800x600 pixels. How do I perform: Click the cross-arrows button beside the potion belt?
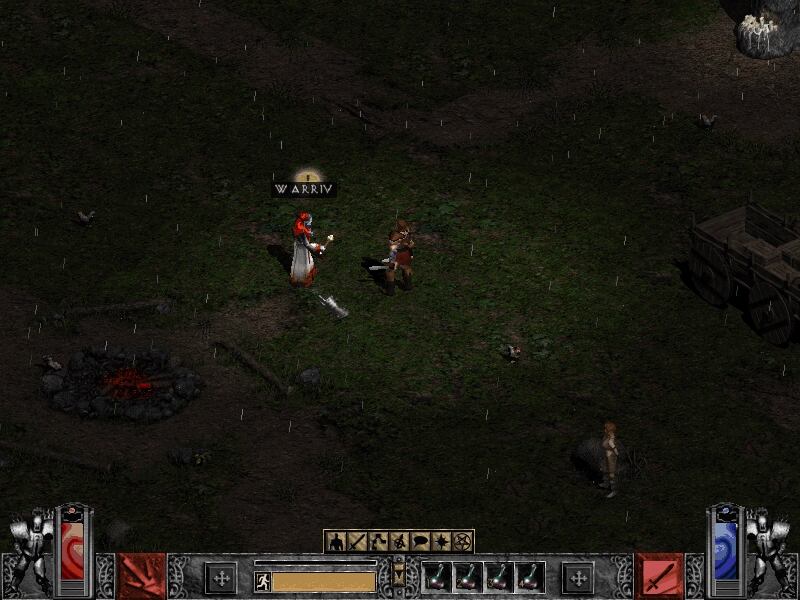coord(577,577)
